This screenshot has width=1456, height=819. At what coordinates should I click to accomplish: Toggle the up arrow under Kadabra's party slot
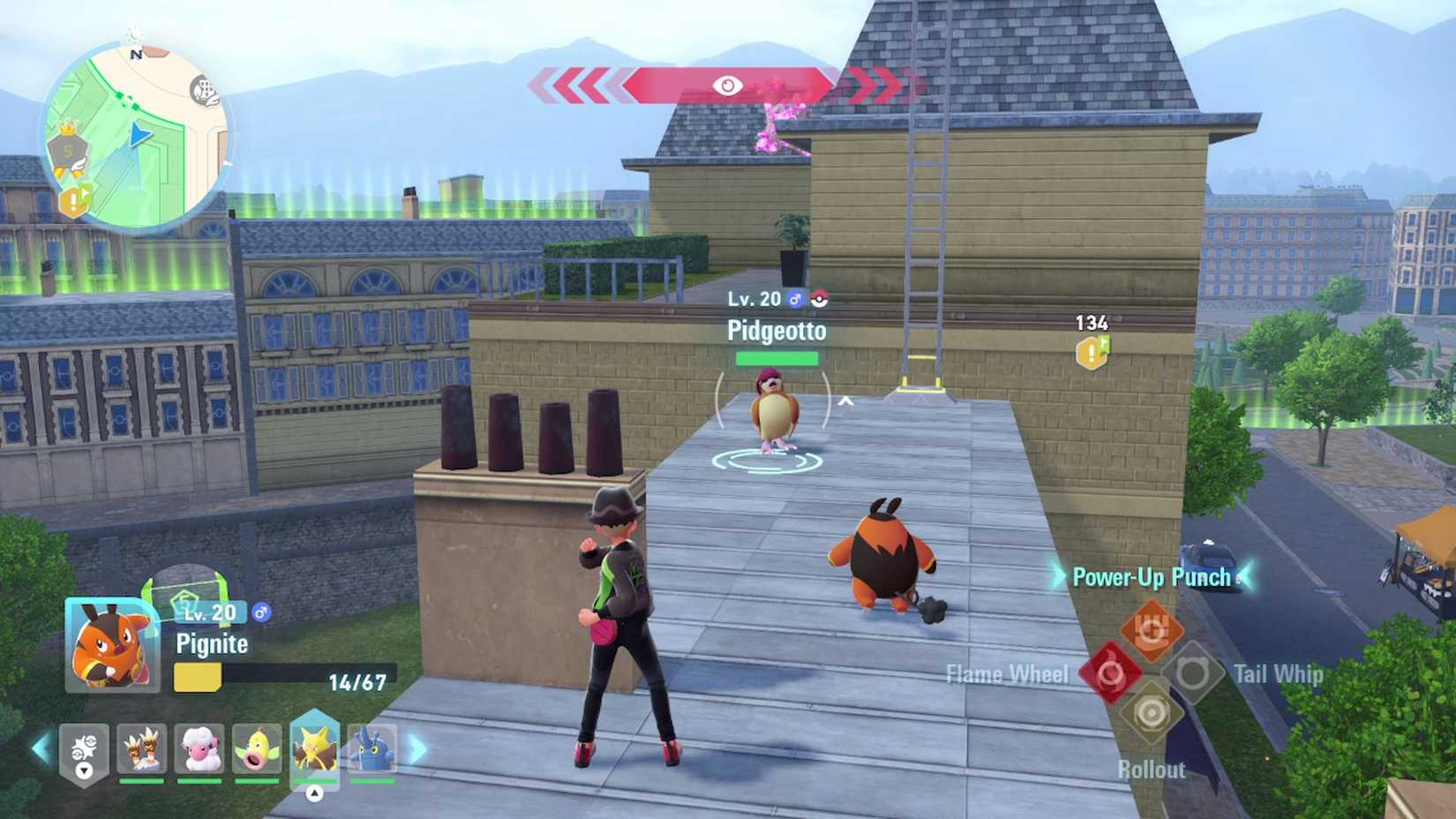click(314, 793)
